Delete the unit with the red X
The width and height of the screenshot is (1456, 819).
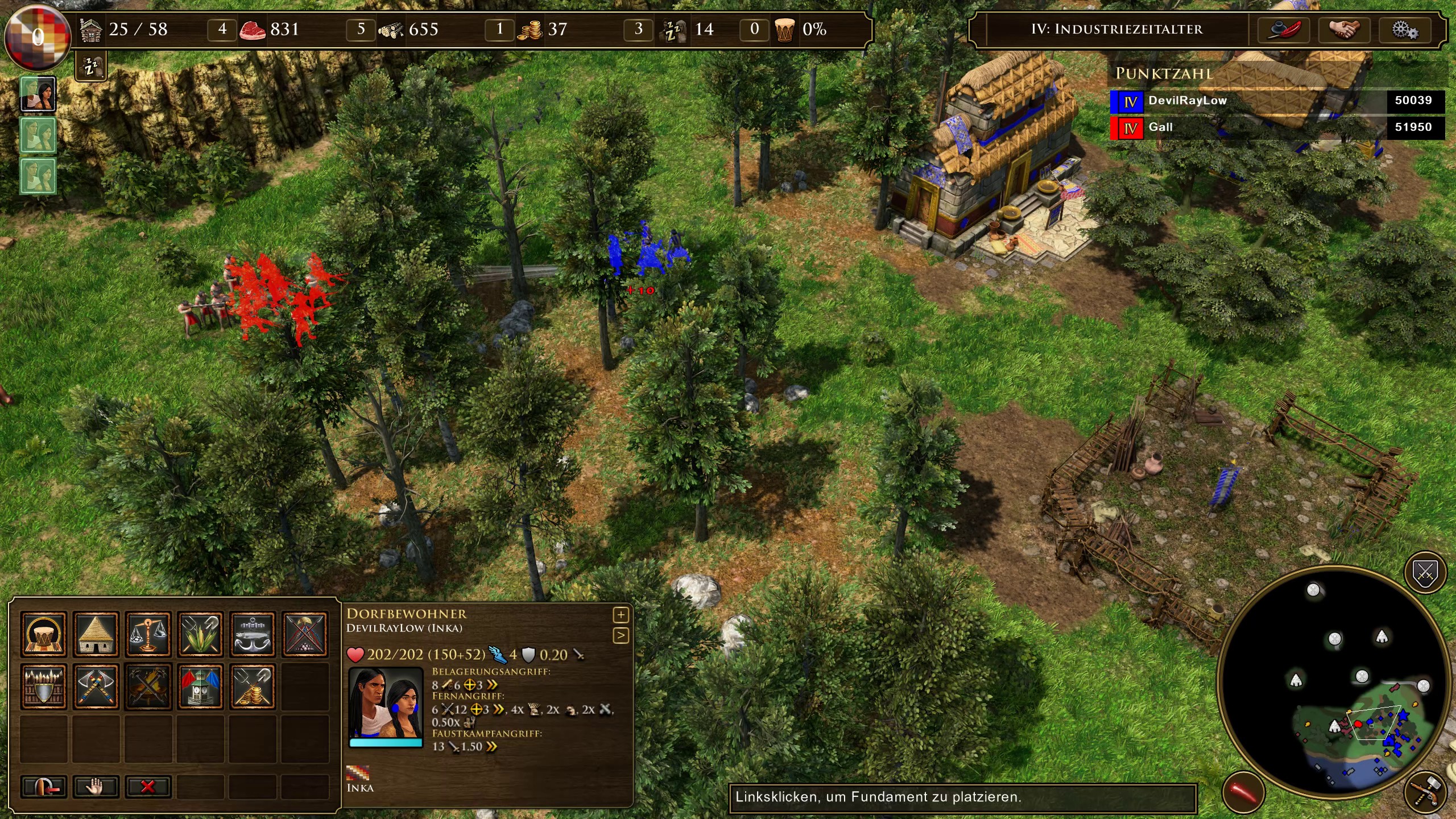pos(148,787)
